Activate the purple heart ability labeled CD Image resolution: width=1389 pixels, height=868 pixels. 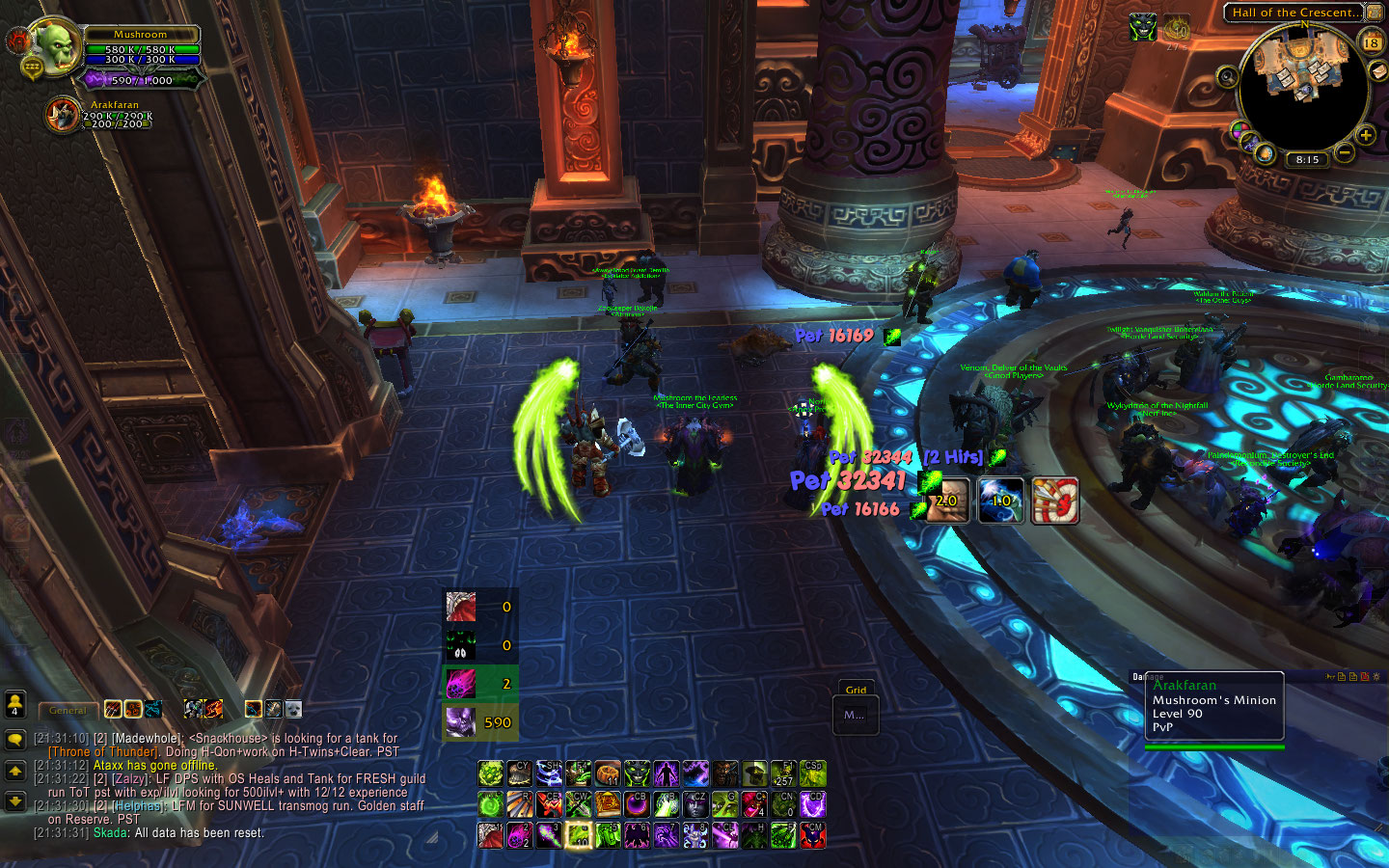812,804
